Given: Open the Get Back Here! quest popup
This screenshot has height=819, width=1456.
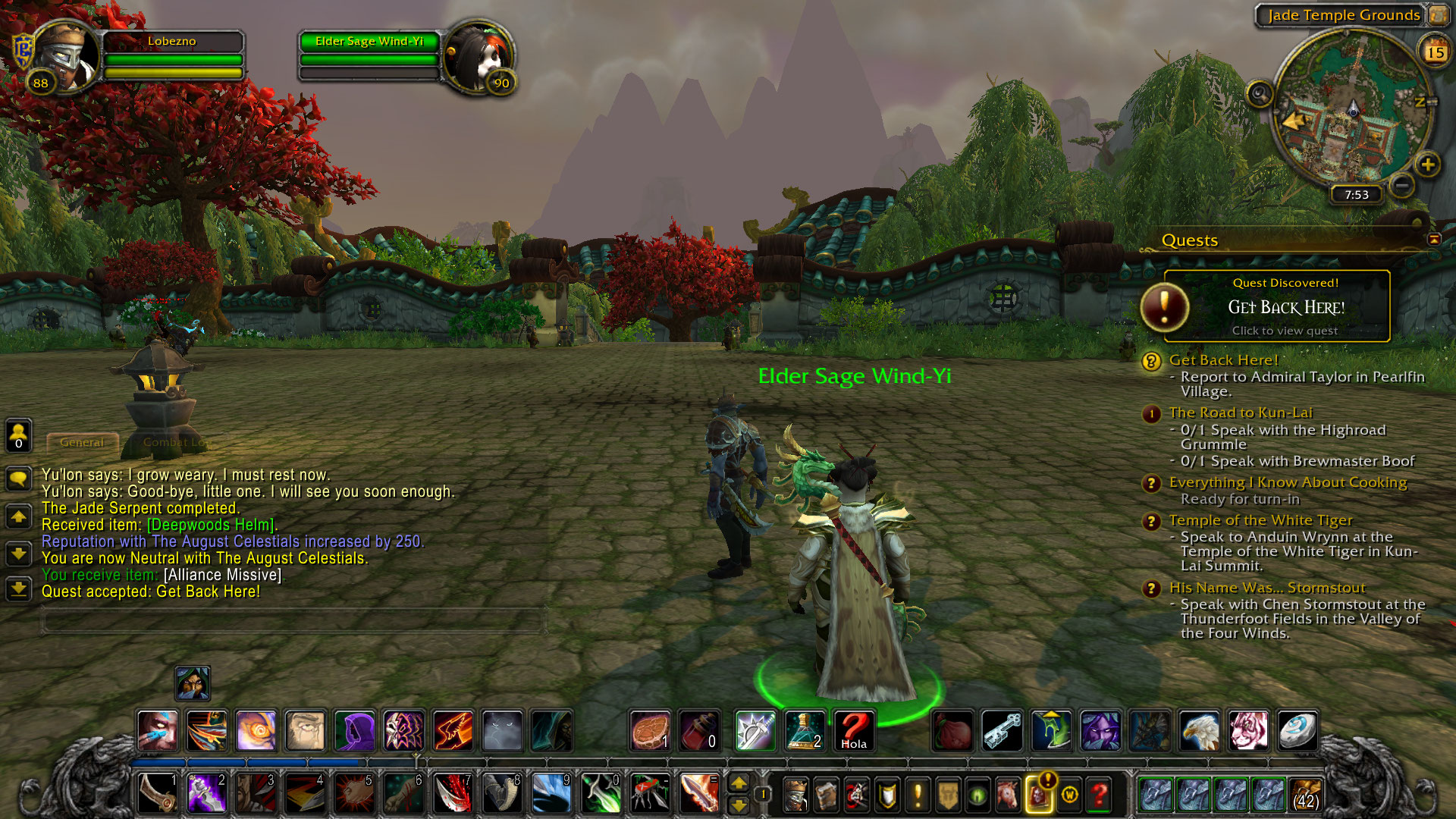Looking at the screenshot, I should [x=1285, y=306].
